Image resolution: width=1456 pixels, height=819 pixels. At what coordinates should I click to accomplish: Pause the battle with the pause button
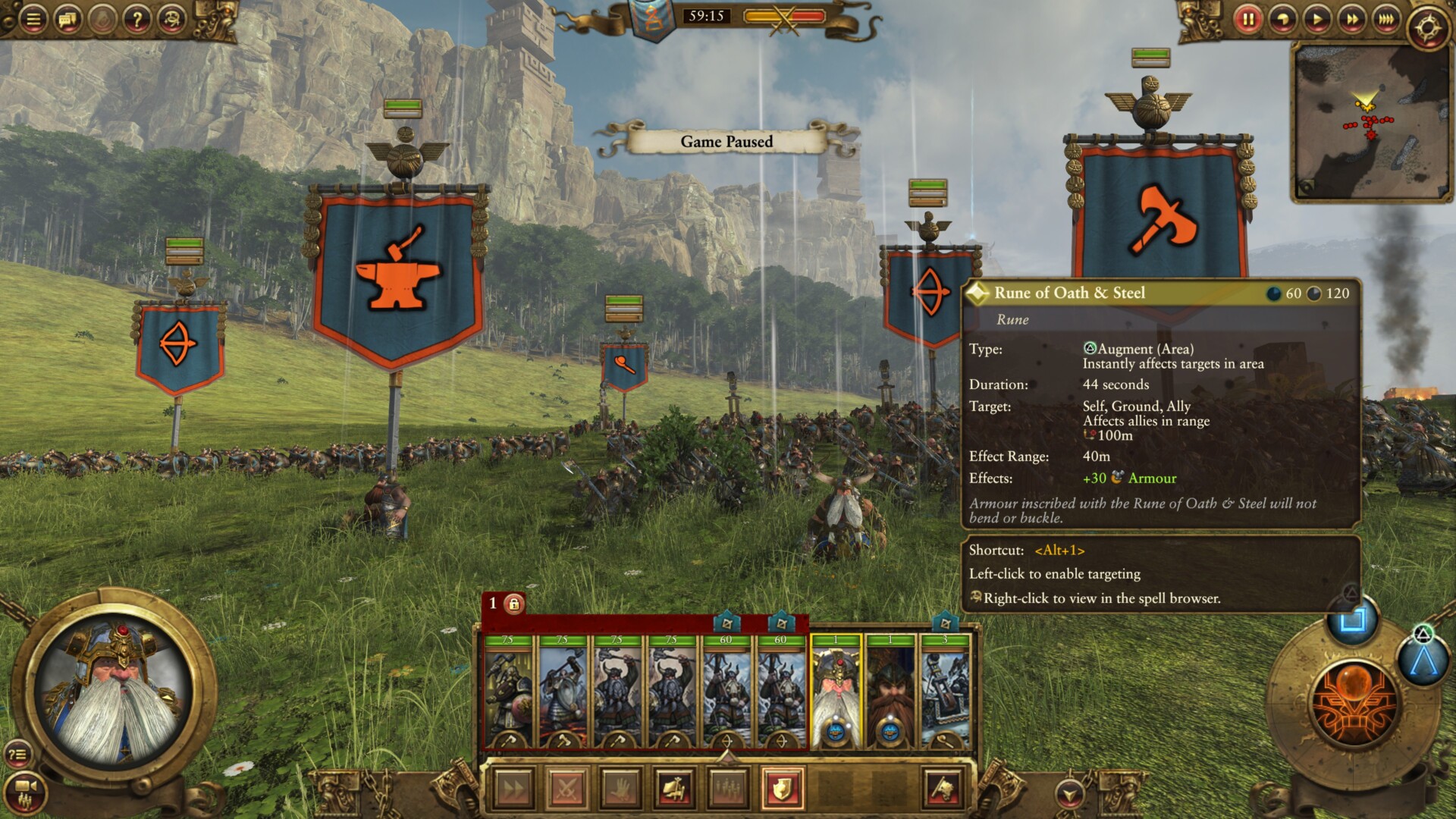tap(1249, 19)
